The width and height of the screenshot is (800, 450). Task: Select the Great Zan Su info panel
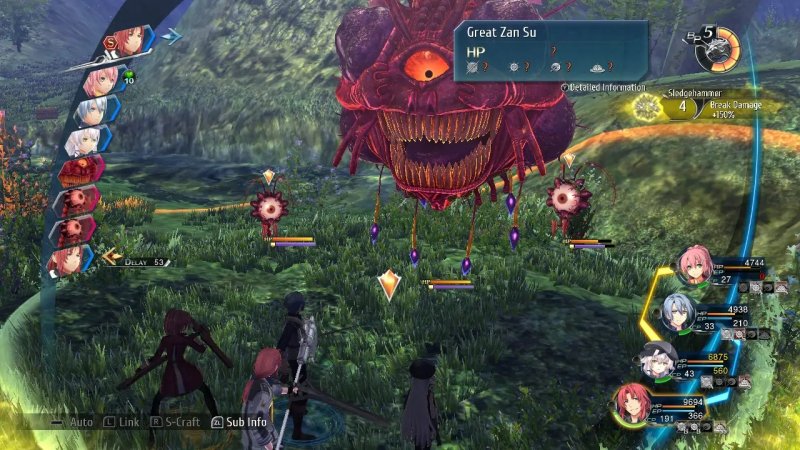[x=552, y=50]
